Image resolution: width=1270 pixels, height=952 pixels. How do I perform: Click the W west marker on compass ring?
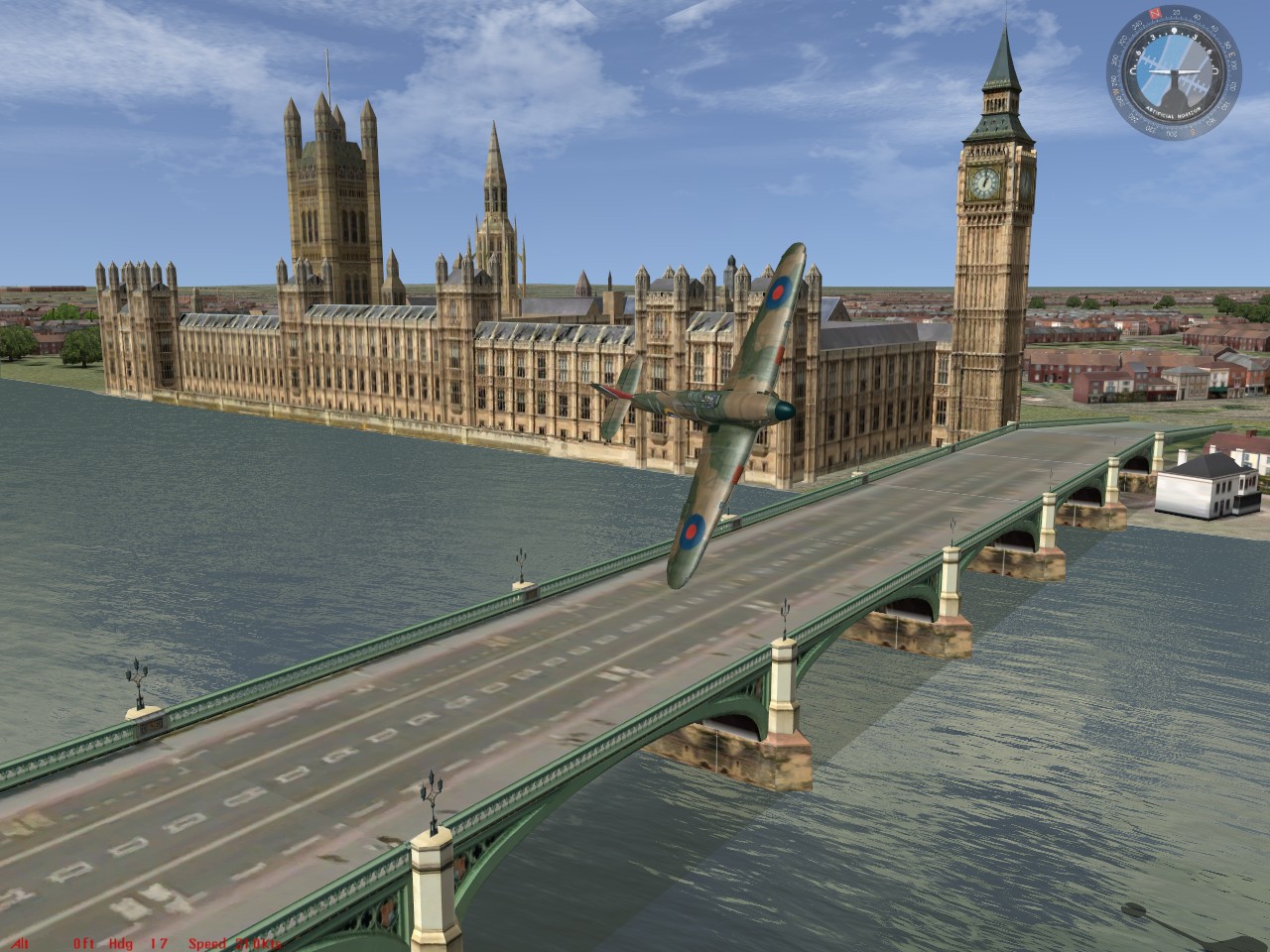click(1116, 92)
